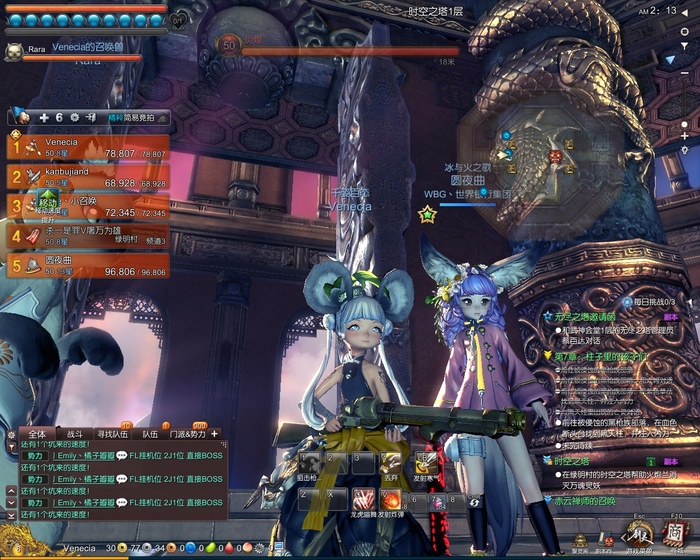Add a new chat tab
The width and height of the screenshot is (700, 560).
click(x=213, y=434)
